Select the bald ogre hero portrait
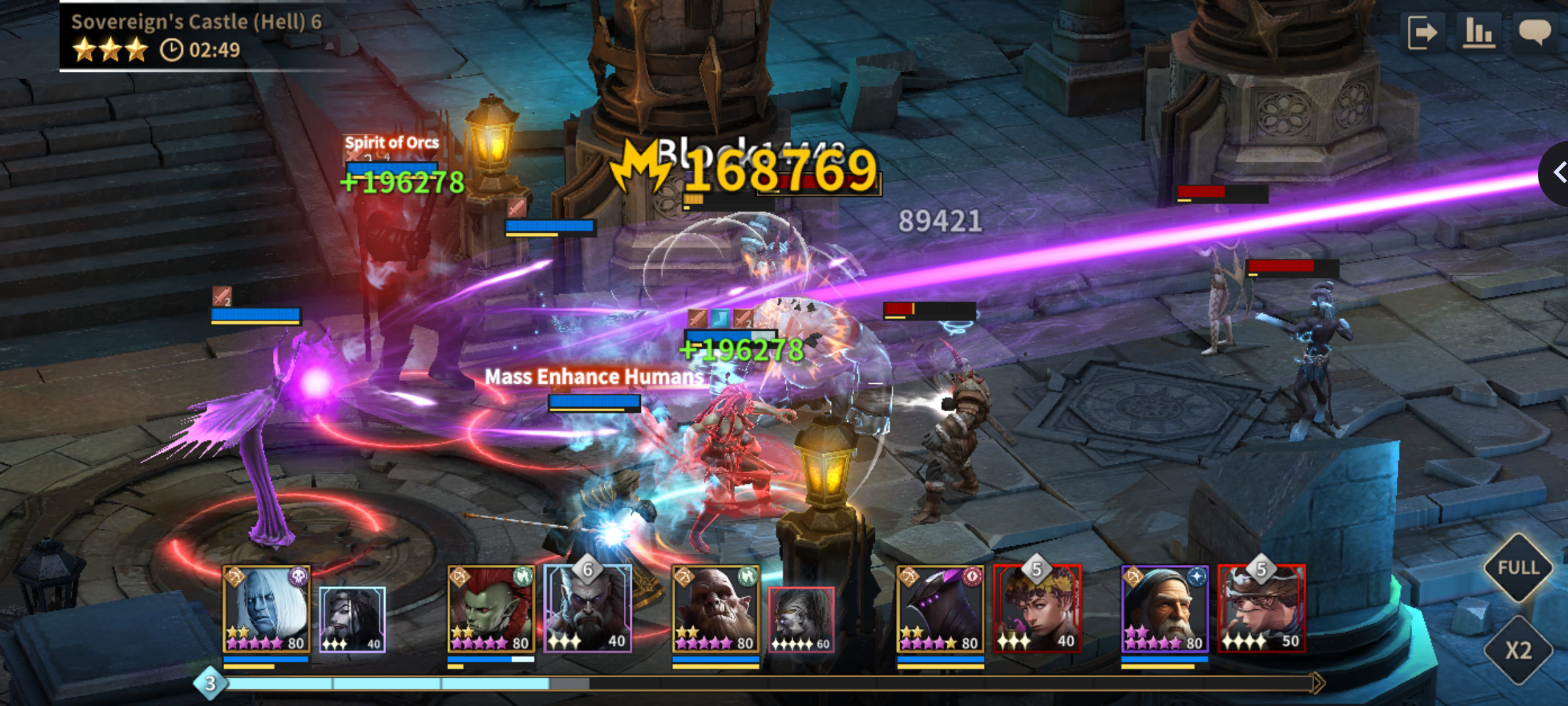This screenshot has height=706, width=1568. tap(715, 609)
